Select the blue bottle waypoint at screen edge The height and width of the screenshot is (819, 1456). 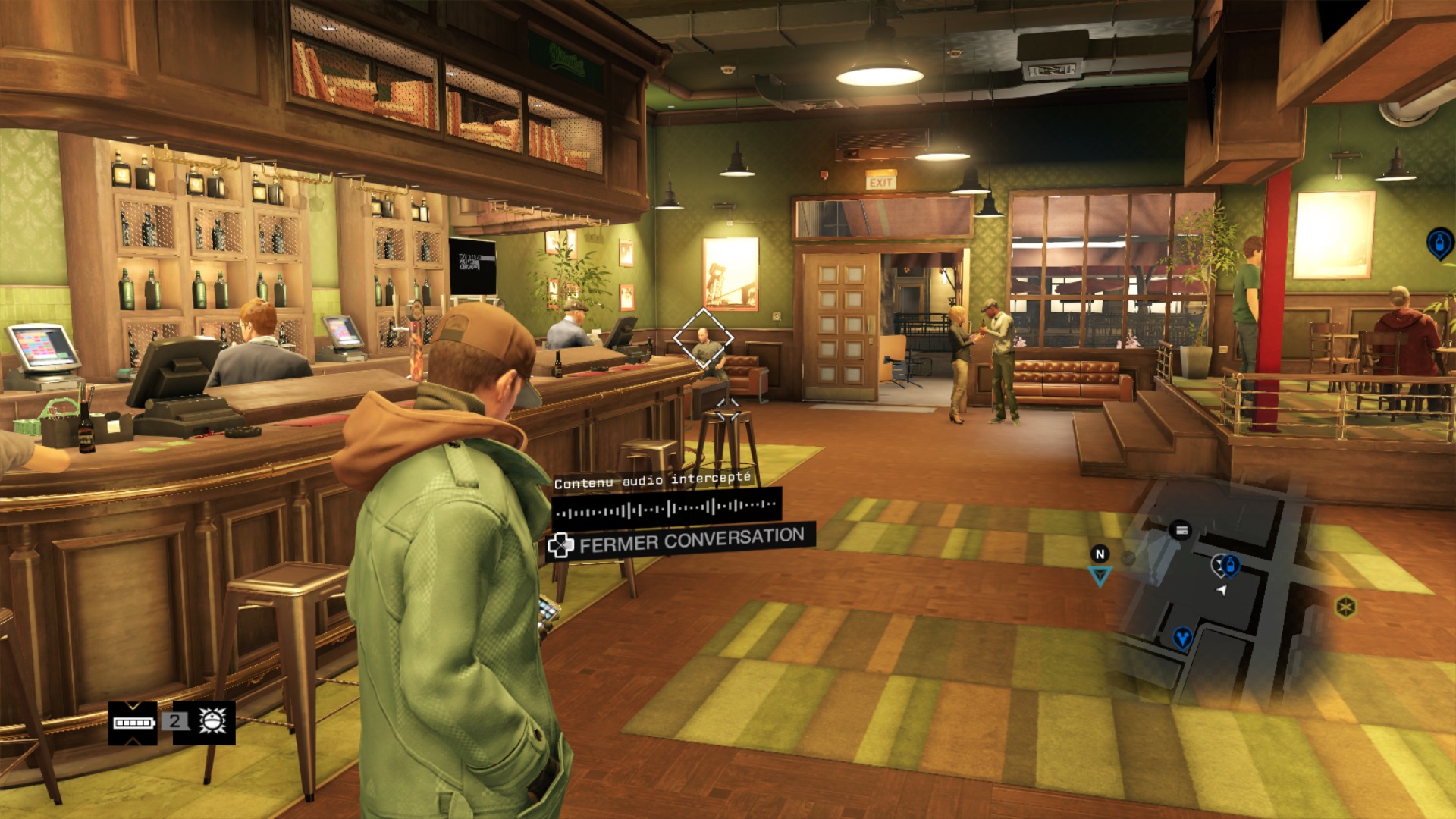point(1439,243)
